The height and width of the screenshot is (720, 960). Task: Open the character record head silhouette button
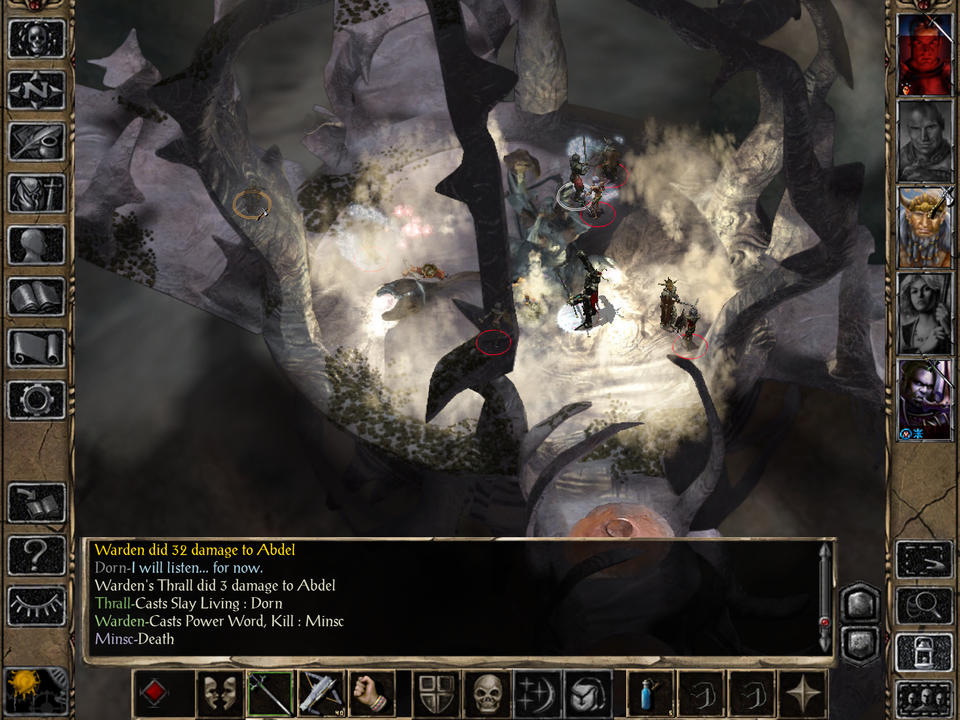(37, 245)
